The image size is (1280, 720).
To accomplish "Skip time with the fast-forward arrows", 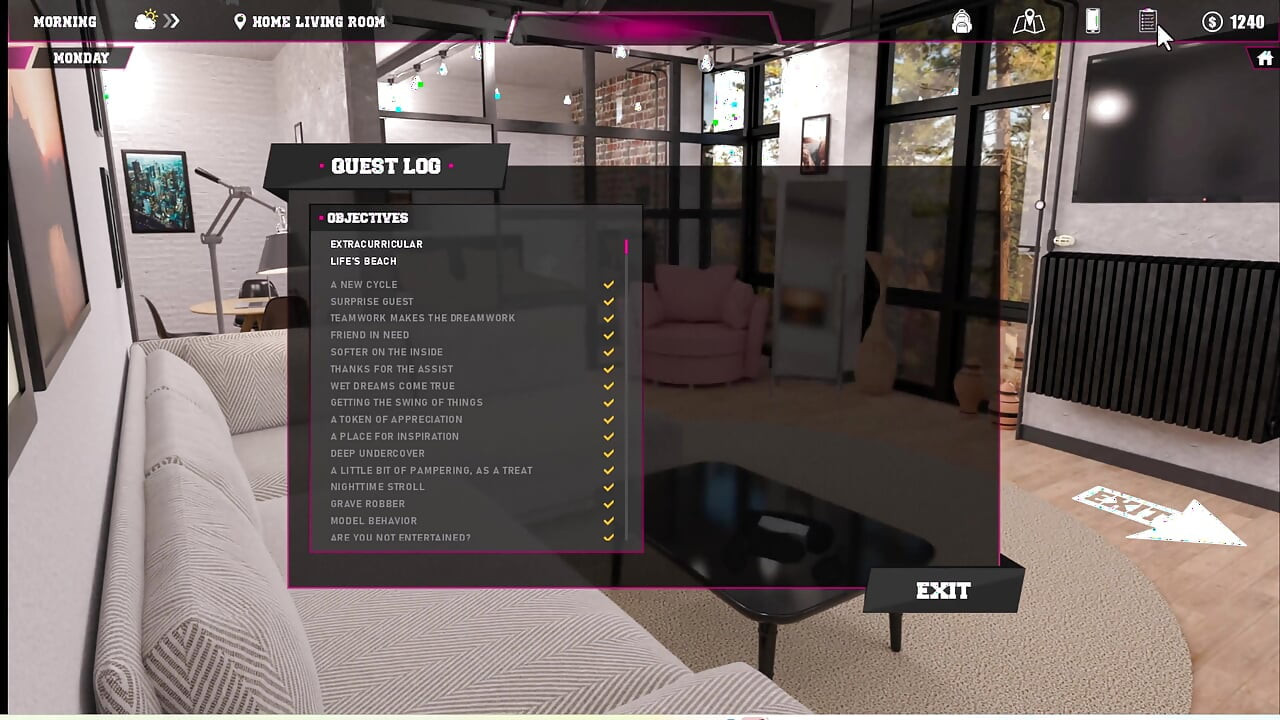I will [x=172, y=21].
